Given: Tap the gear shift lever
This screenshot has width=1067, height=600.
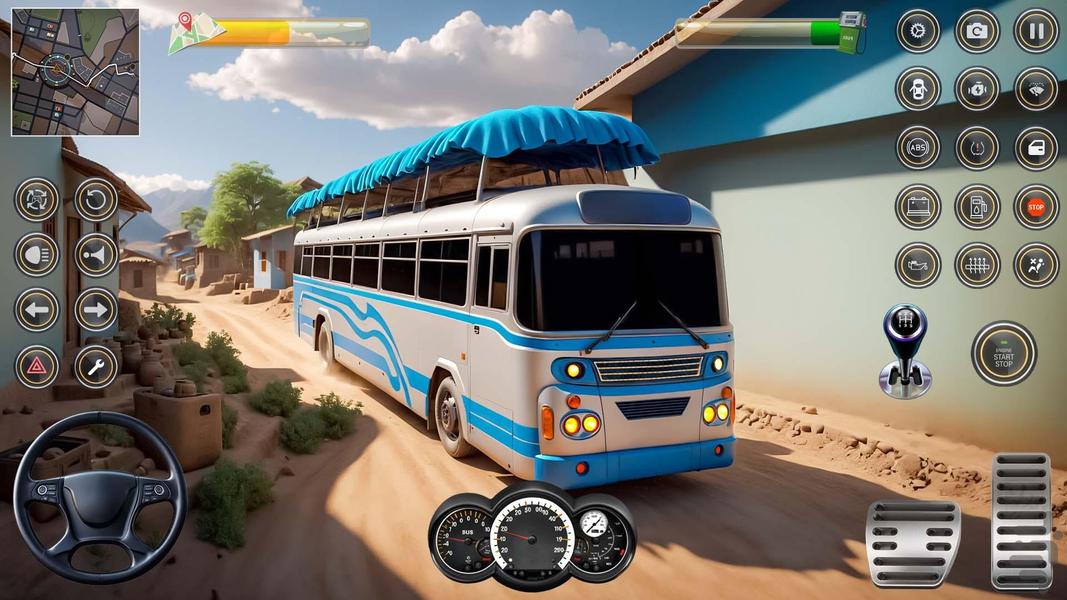Looking at the screenshot, I should (x=905, y=351).
